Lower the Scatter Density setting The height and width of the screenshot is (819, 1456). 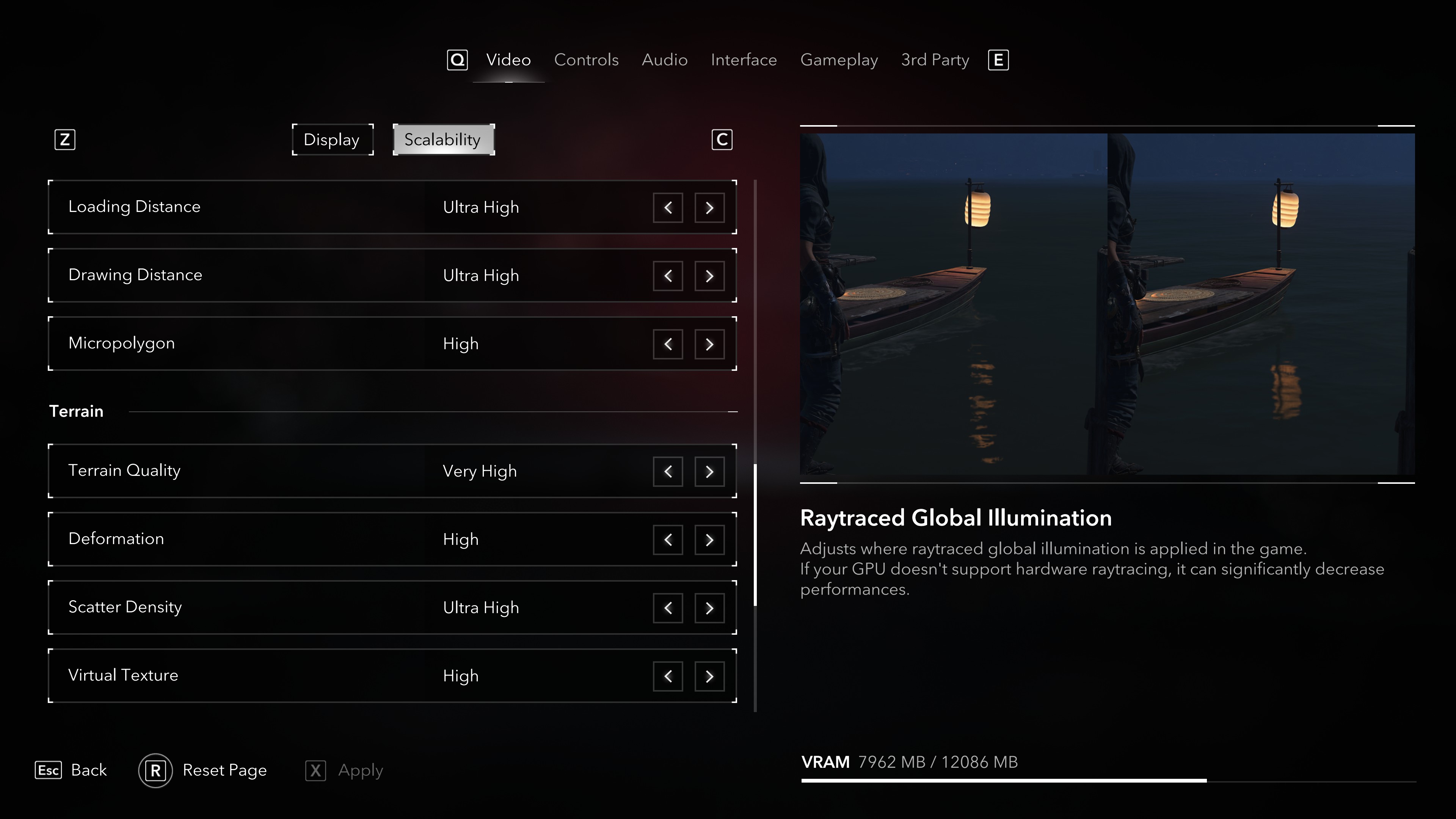pyautogui.click(x=667, y=607)
